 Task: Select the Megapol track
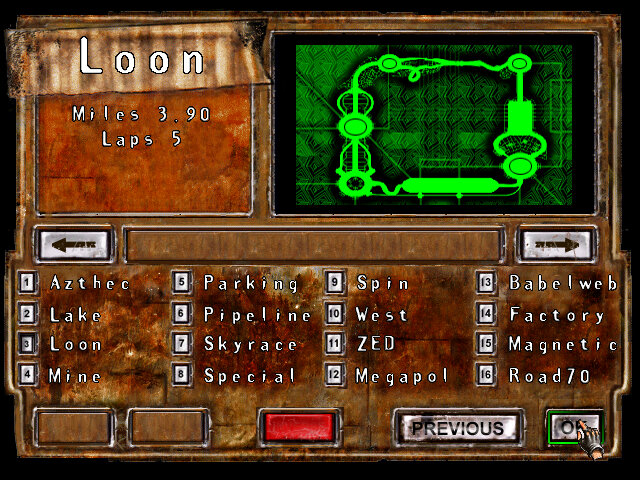pyautogui.click(x=403, y=376)
